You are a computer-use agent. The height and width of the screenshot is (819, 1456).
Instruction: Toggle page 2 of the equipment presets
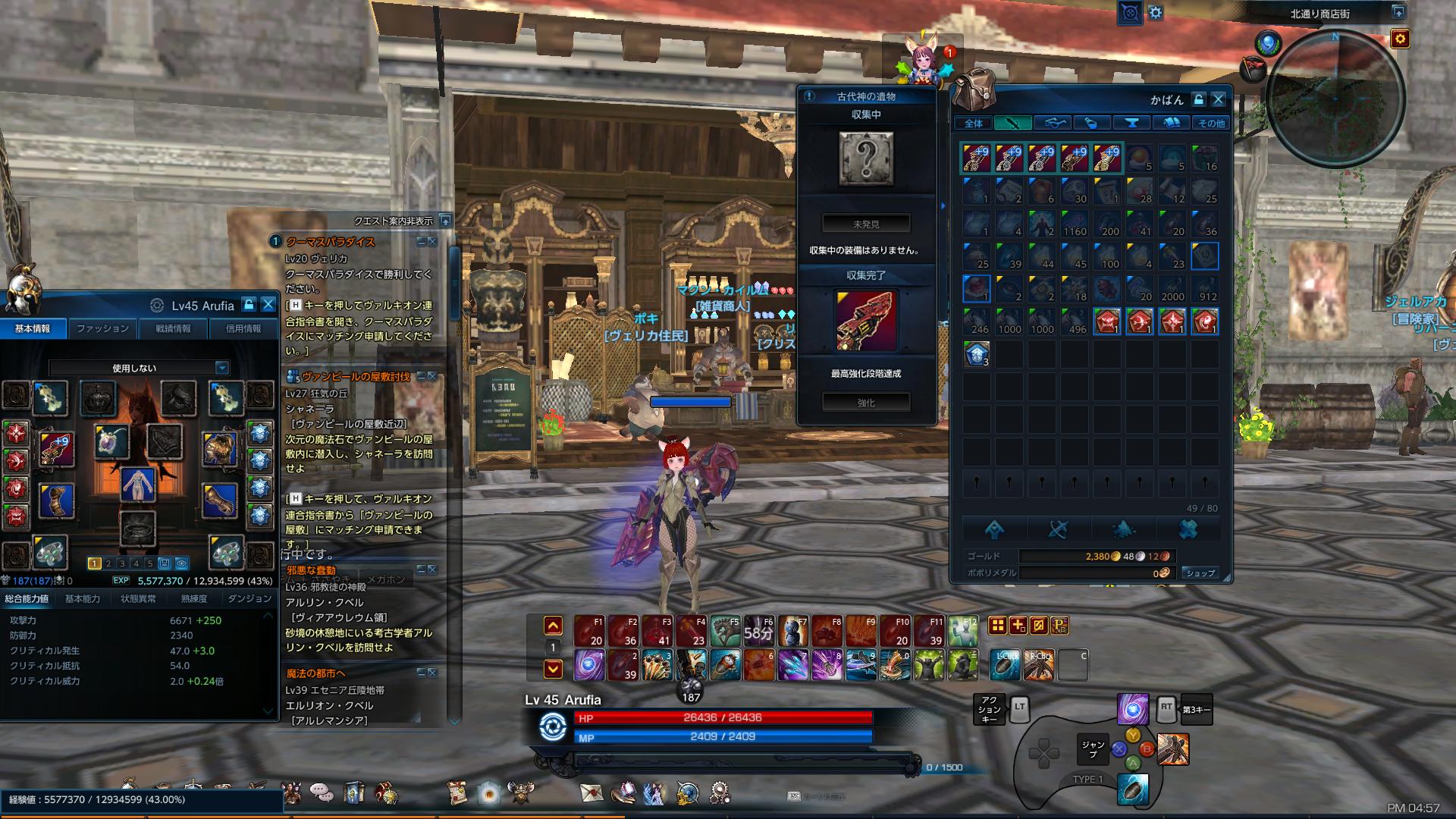tap(108, 563)
